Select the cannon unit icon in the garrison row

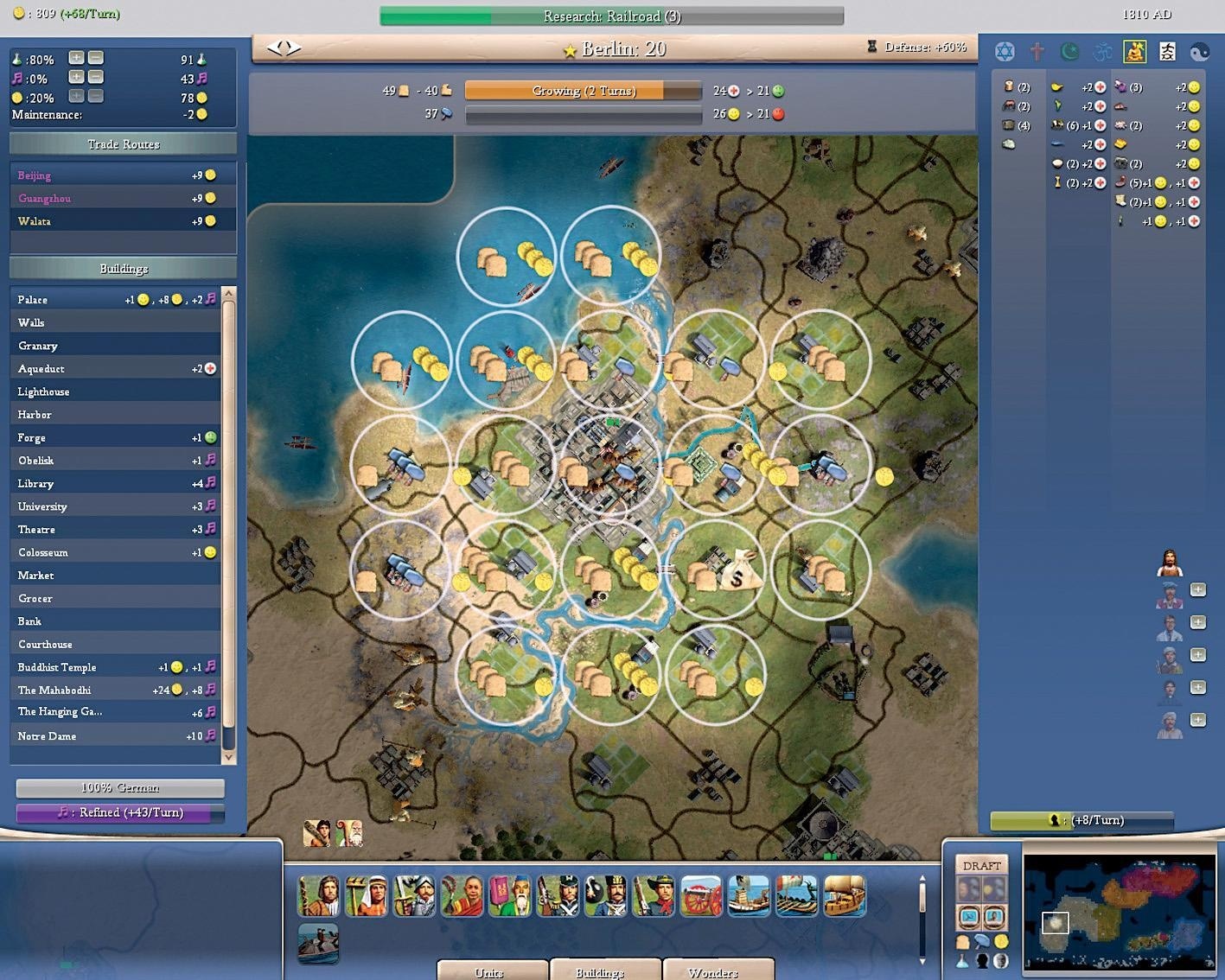[x=700, y=897]
